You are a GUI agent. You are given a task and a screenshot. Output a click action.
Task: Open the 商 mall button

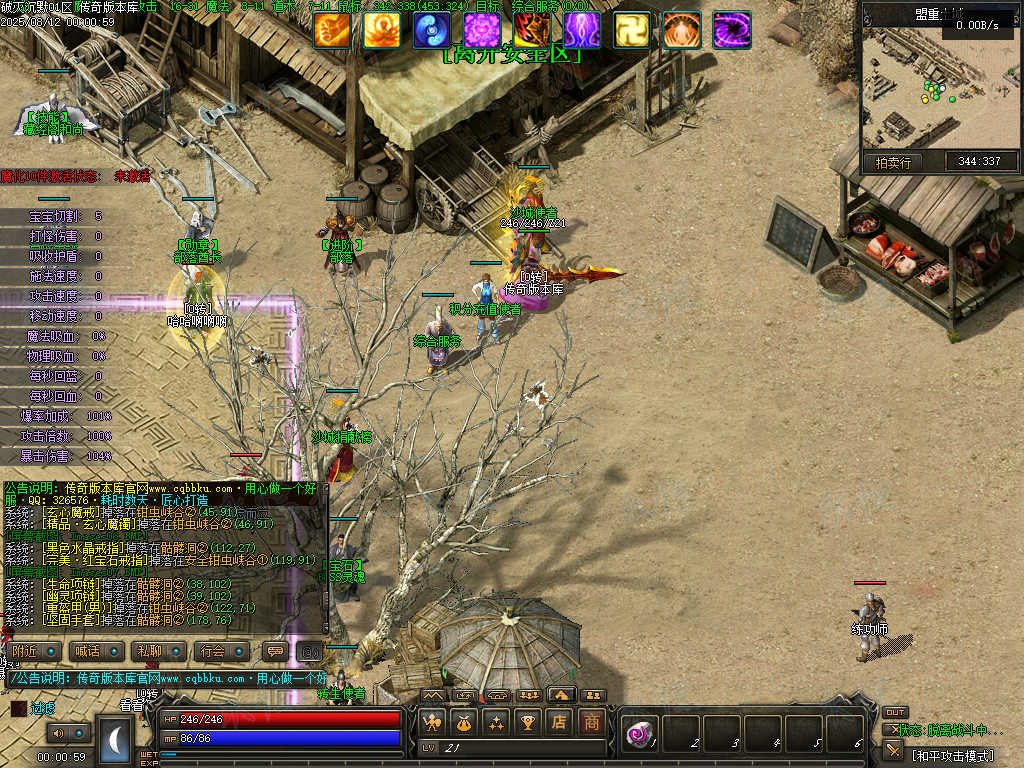[x=593, y=721]
